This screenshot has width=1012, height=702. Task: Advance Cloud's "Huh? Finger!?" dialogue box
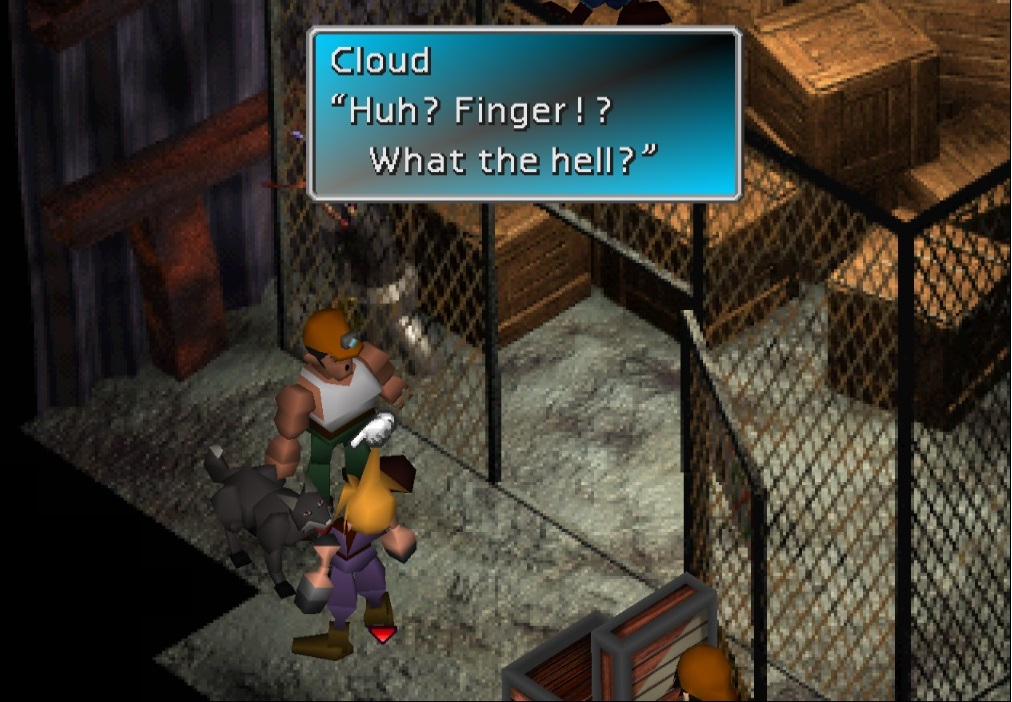(x=524, y=114)
